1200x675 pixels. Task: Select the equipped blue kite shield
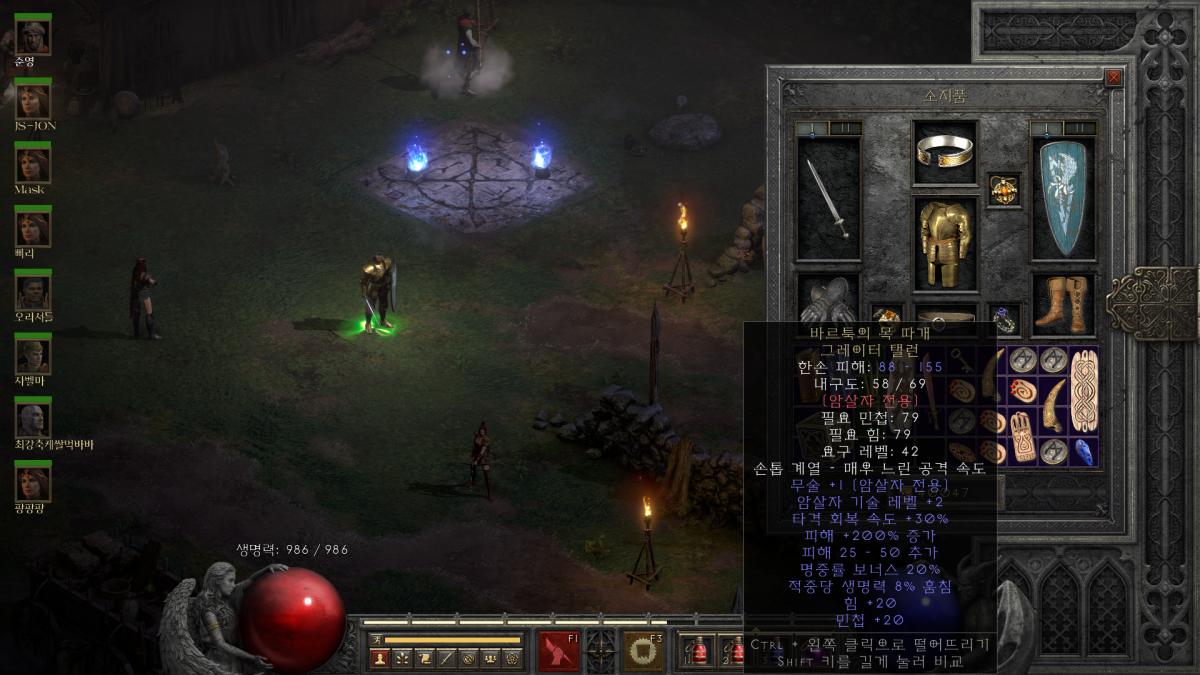[1063, 199]
